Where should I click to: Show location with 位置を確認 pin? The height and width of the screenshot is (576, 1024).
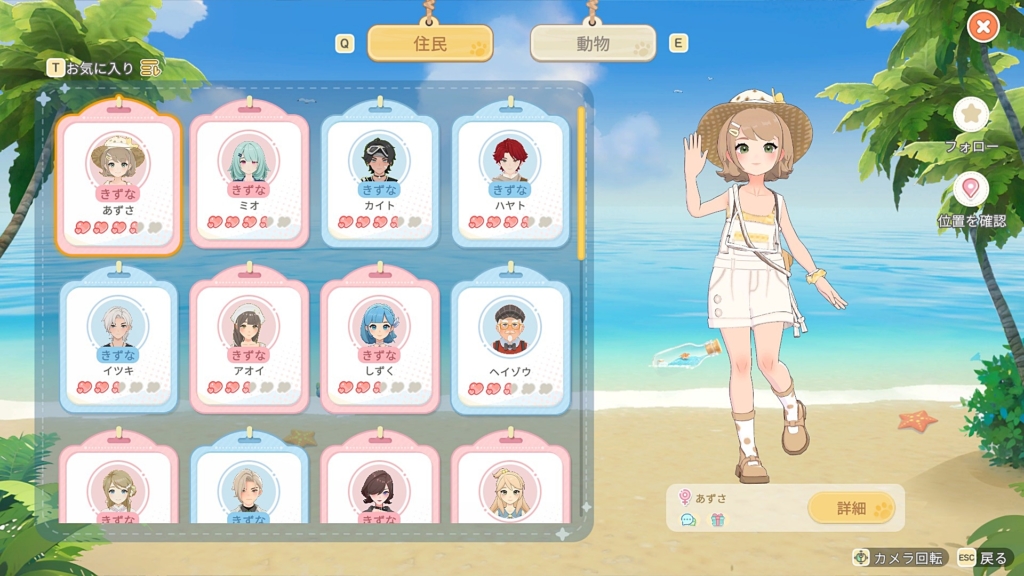click(971, 190)
